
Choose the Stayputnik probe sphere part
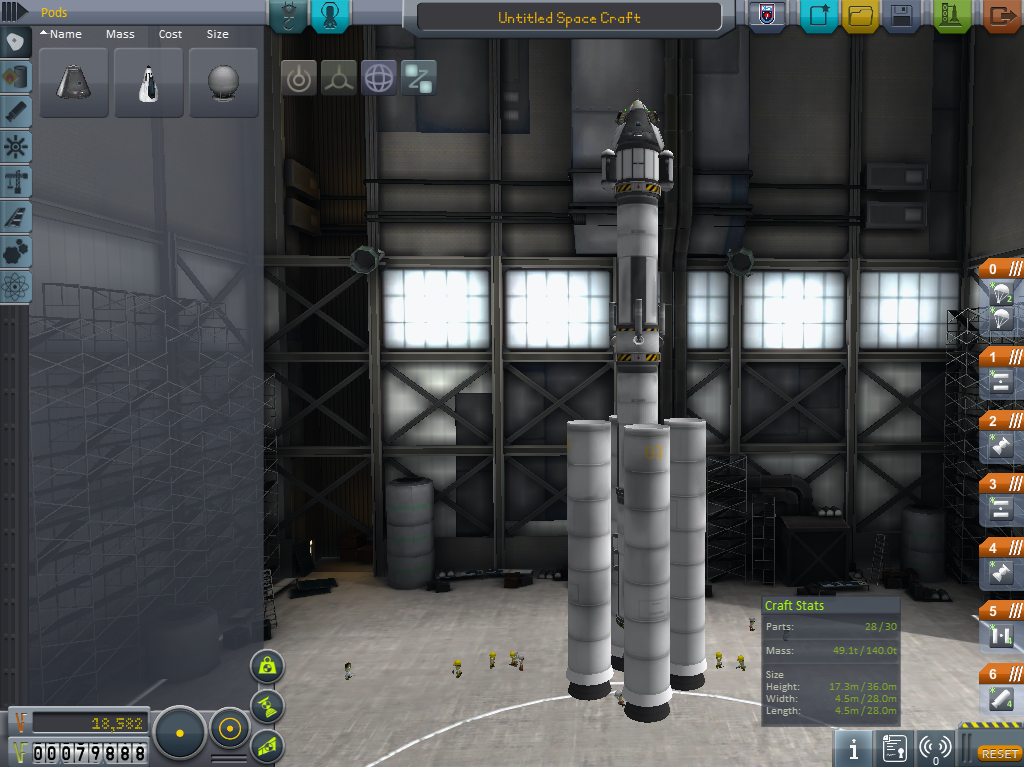(x=224, y=83)
